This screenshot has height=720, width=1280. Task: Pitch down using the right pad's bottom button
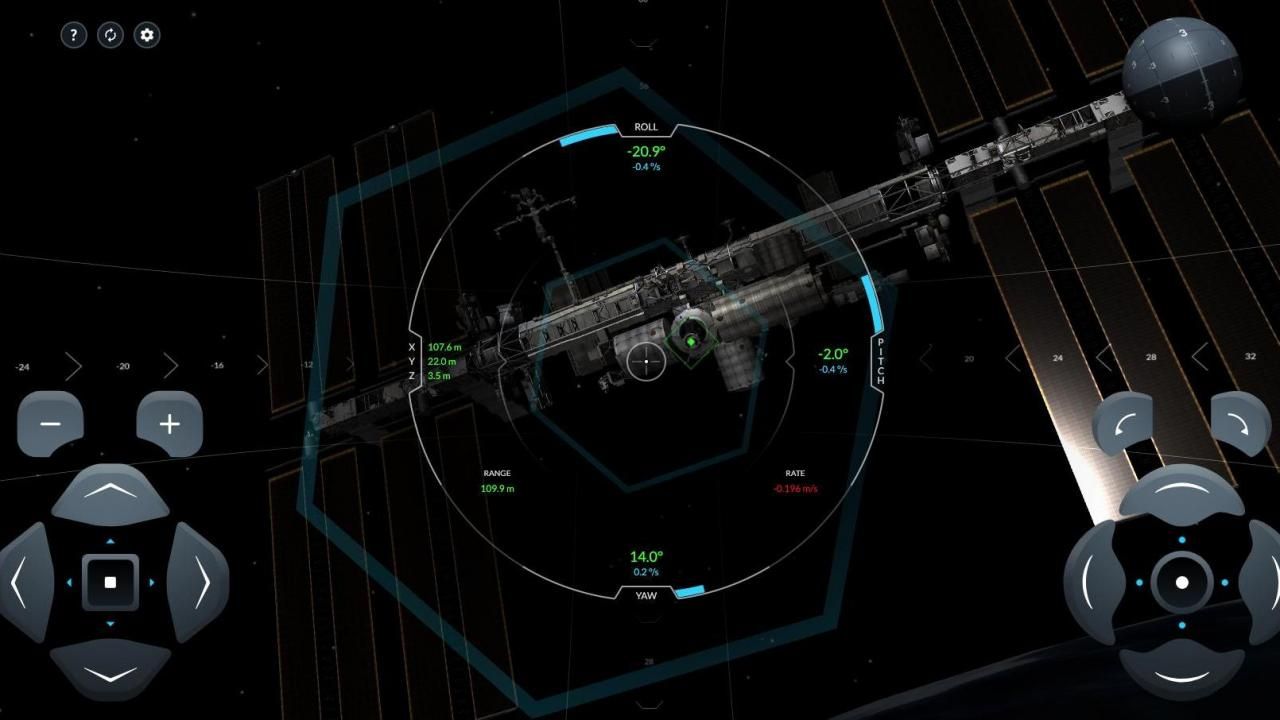1181,672
